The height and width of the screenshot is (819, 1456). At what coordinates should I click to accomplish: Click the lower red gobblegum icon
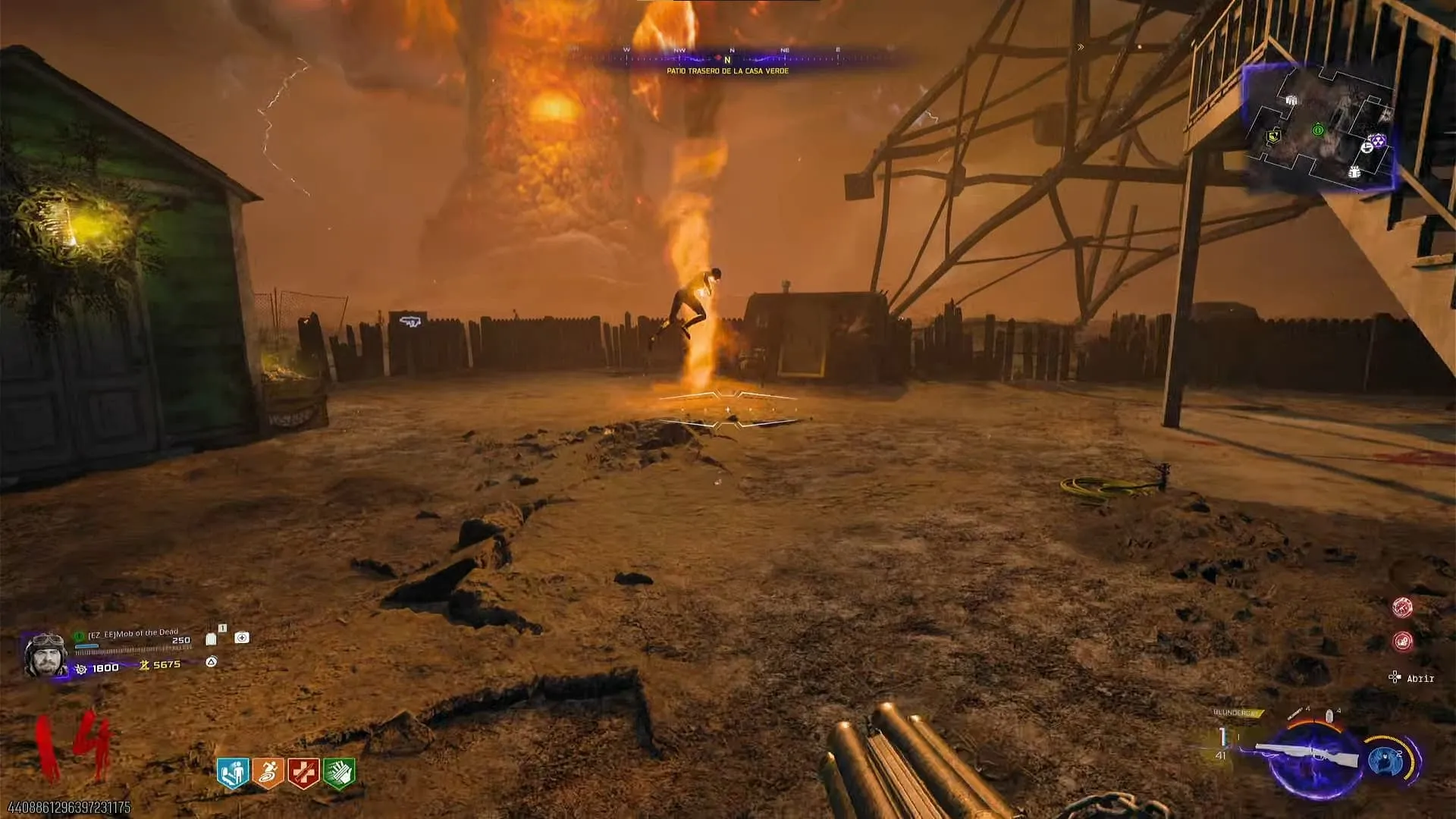1402,642
